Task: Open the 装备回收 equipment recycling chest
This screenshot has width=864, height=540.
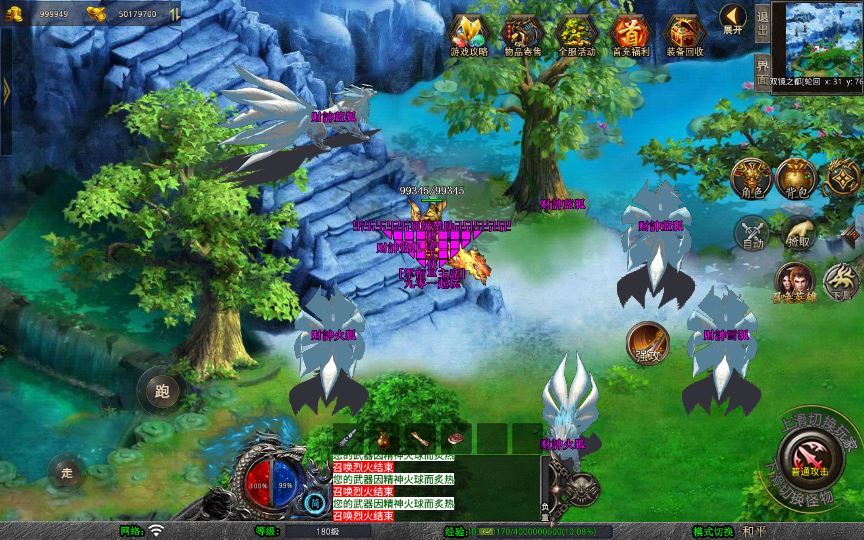Action: (684, 33)
